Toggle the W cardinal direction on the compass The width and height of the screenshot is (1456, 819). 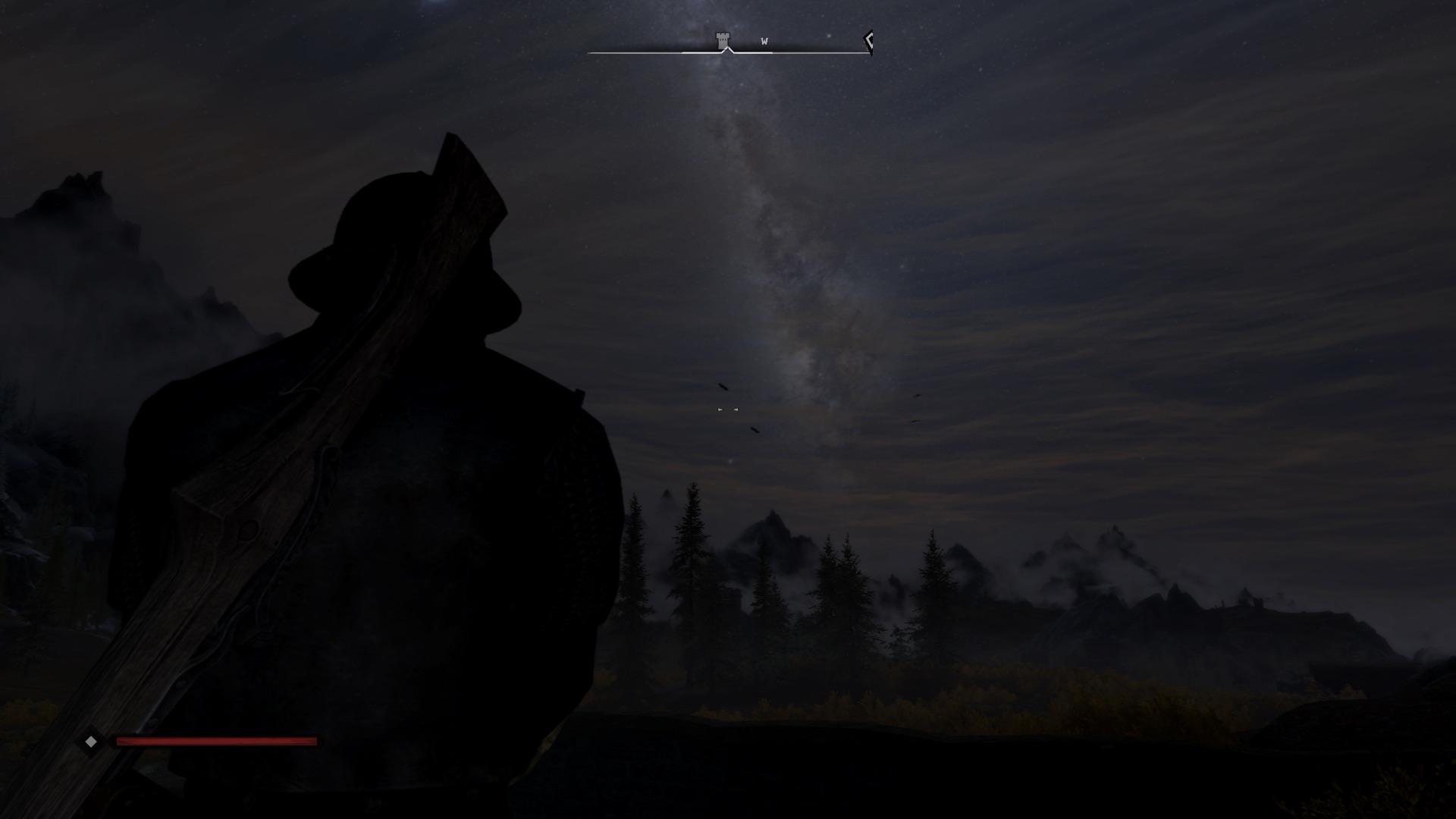[764, 42]
